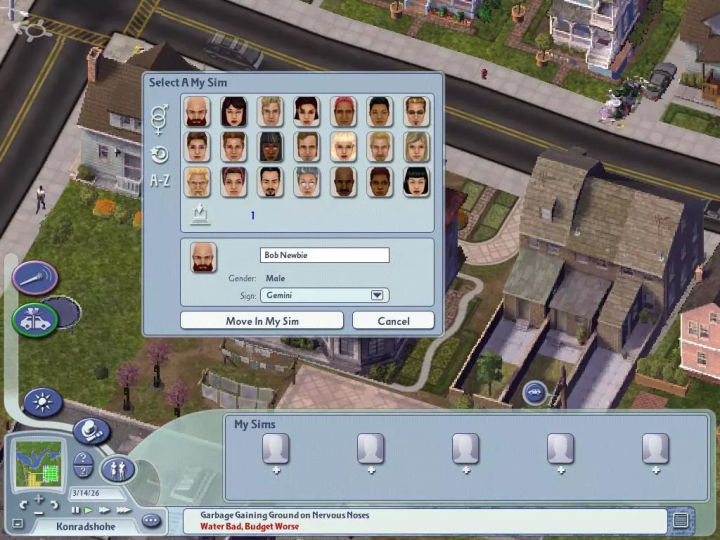The height and width of the screenshot is (540, 720).
Task: Click the Move In My Sim button
Action: 262,321
